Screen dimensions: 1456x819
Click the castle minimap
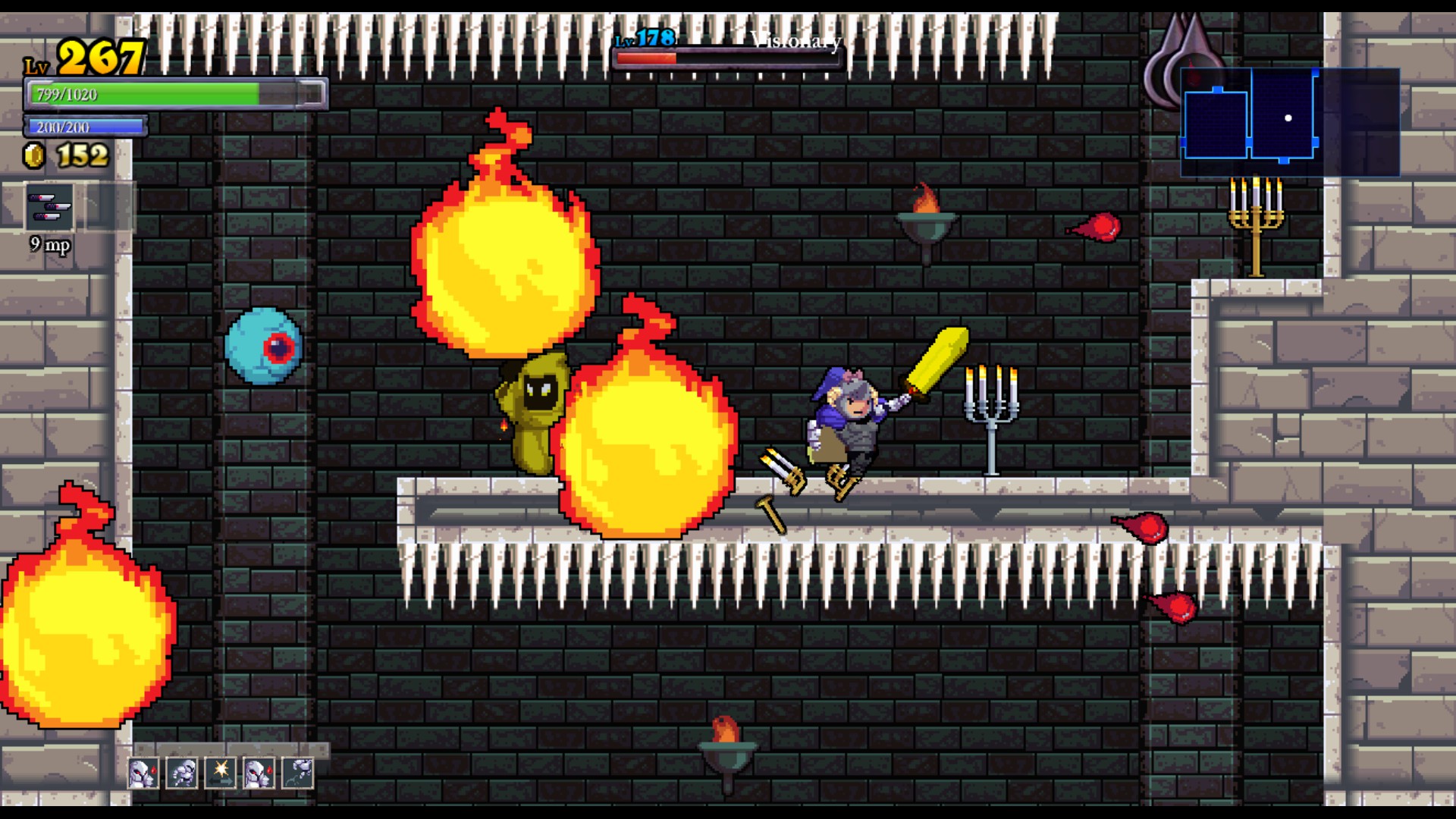tap(1288, 121)
